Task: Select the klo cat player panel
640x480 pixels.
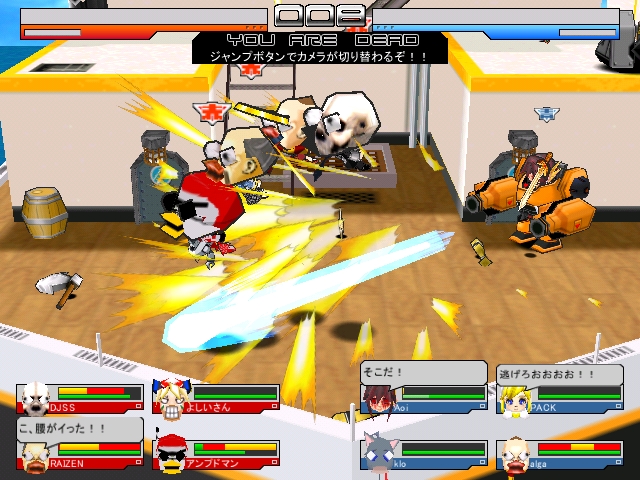Action: click(x=423, y=455)
